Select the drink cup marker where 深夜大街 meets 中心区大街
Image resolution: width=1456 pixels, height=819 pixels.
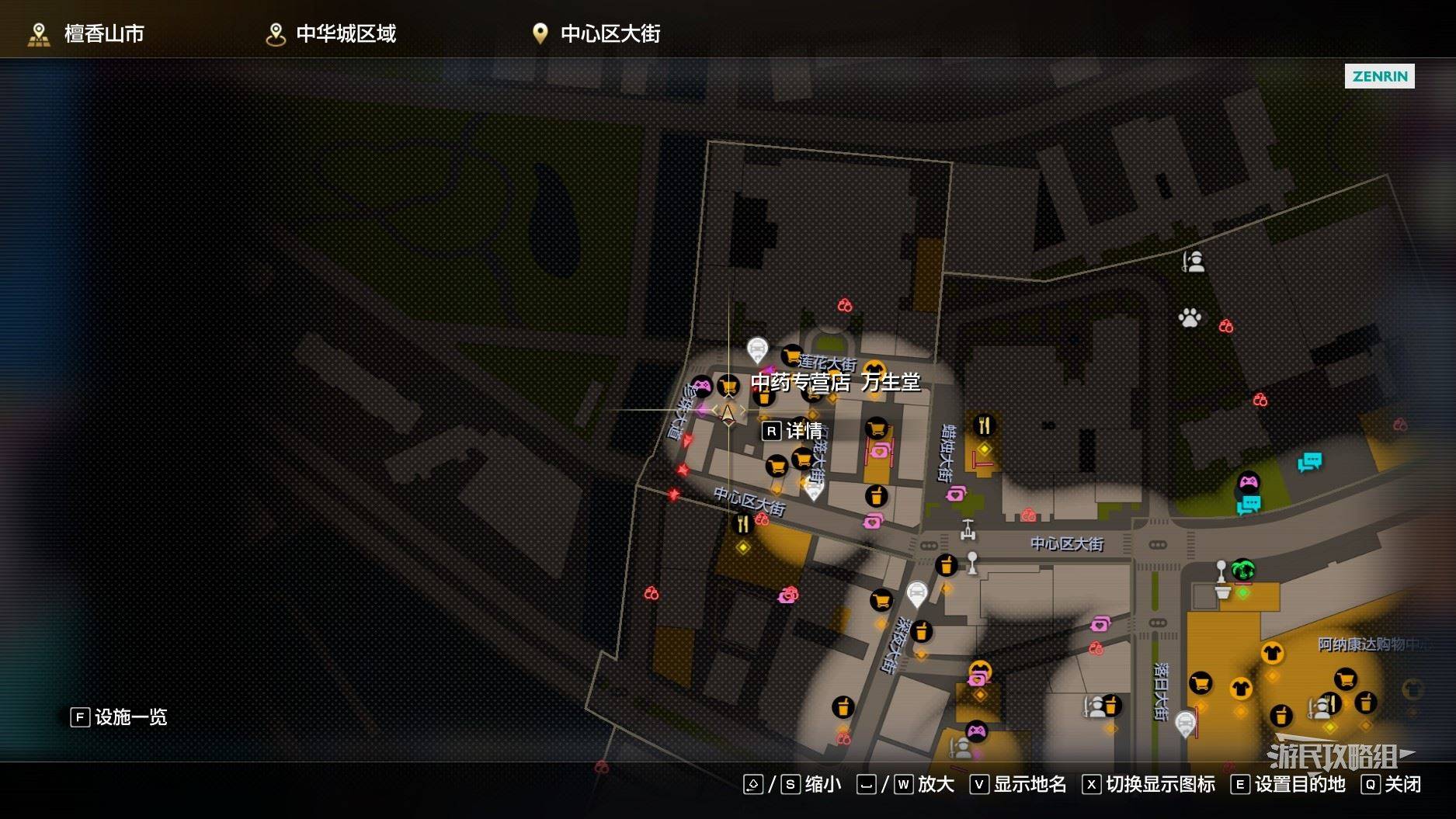click(x=946, y=565)
